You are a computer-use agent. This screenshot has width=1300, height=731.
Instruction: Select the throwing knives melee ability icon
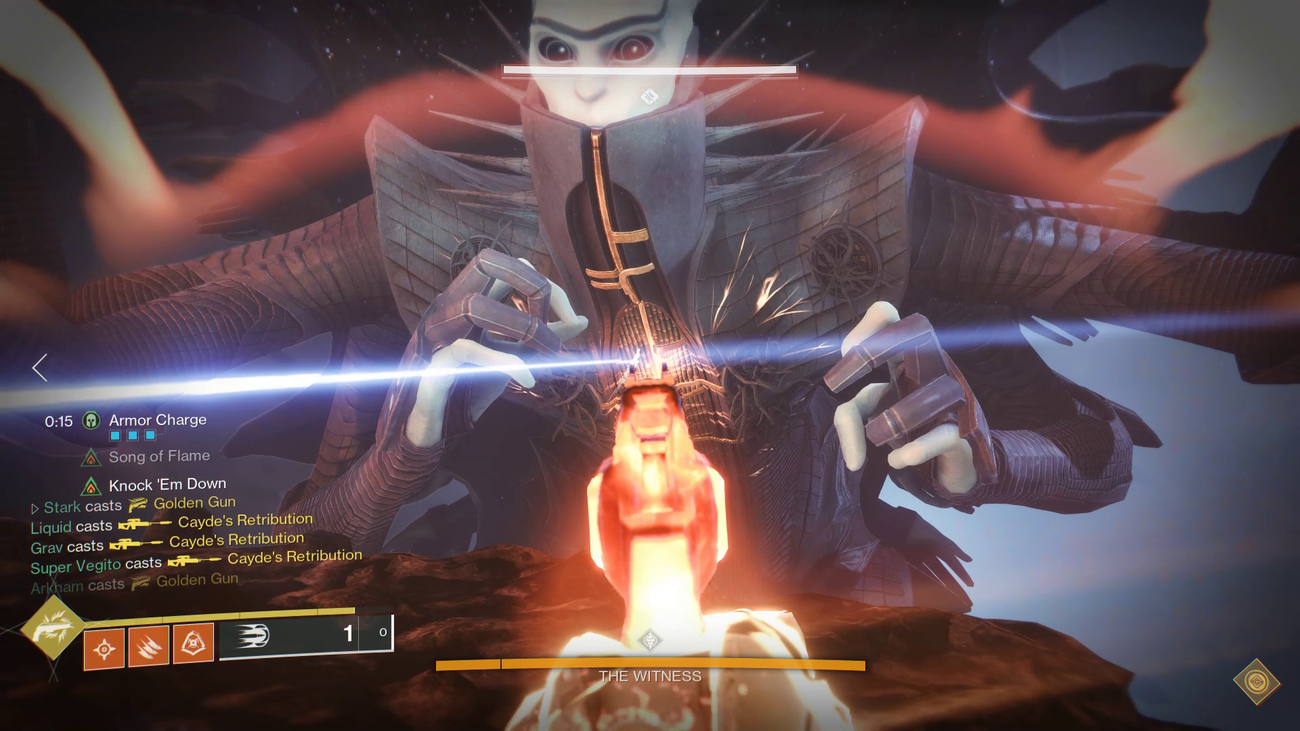(149, 644)
